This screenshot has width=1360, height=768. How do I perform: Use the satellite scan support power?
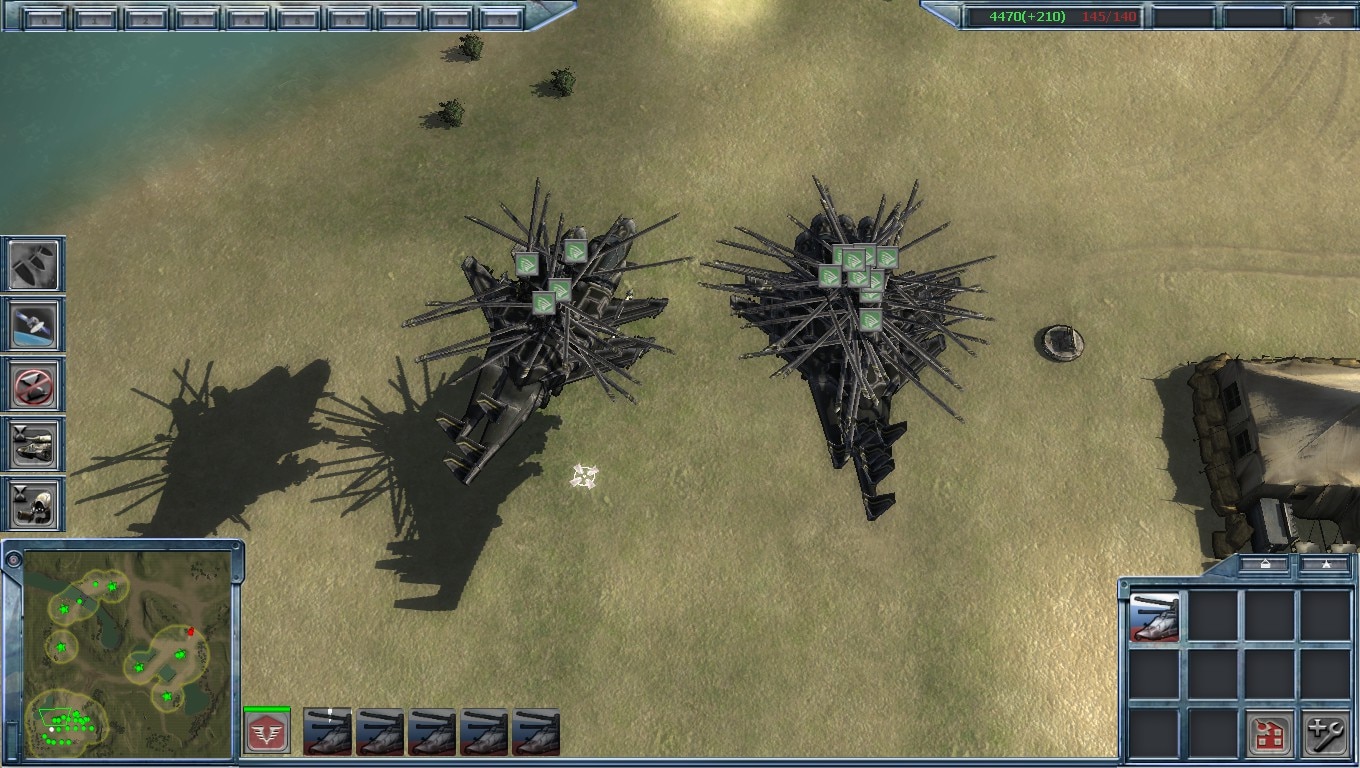[35, 325]
